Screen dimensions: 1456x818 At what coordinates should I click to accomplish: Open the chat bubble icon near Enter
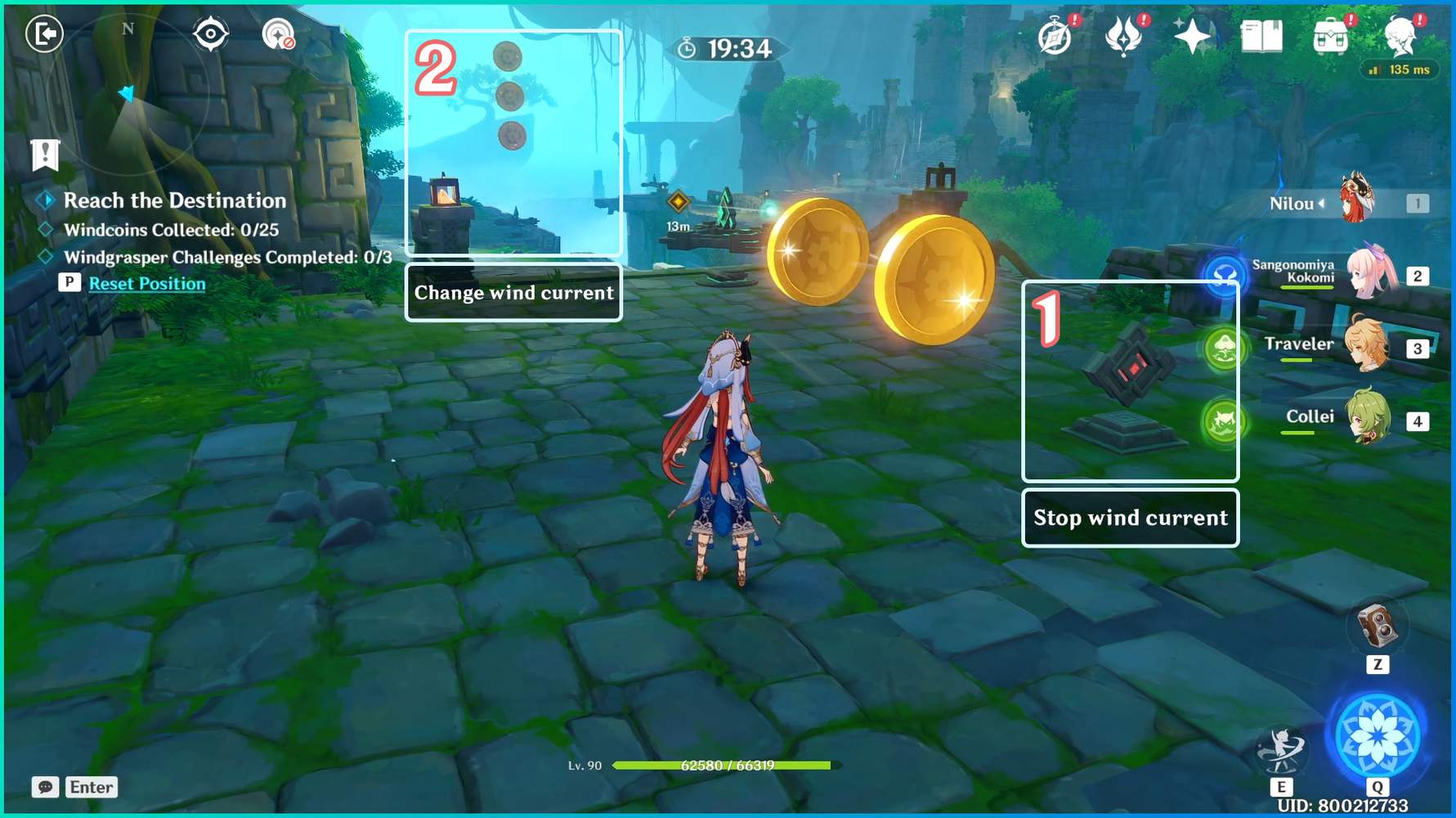click(x=45, y=787)
